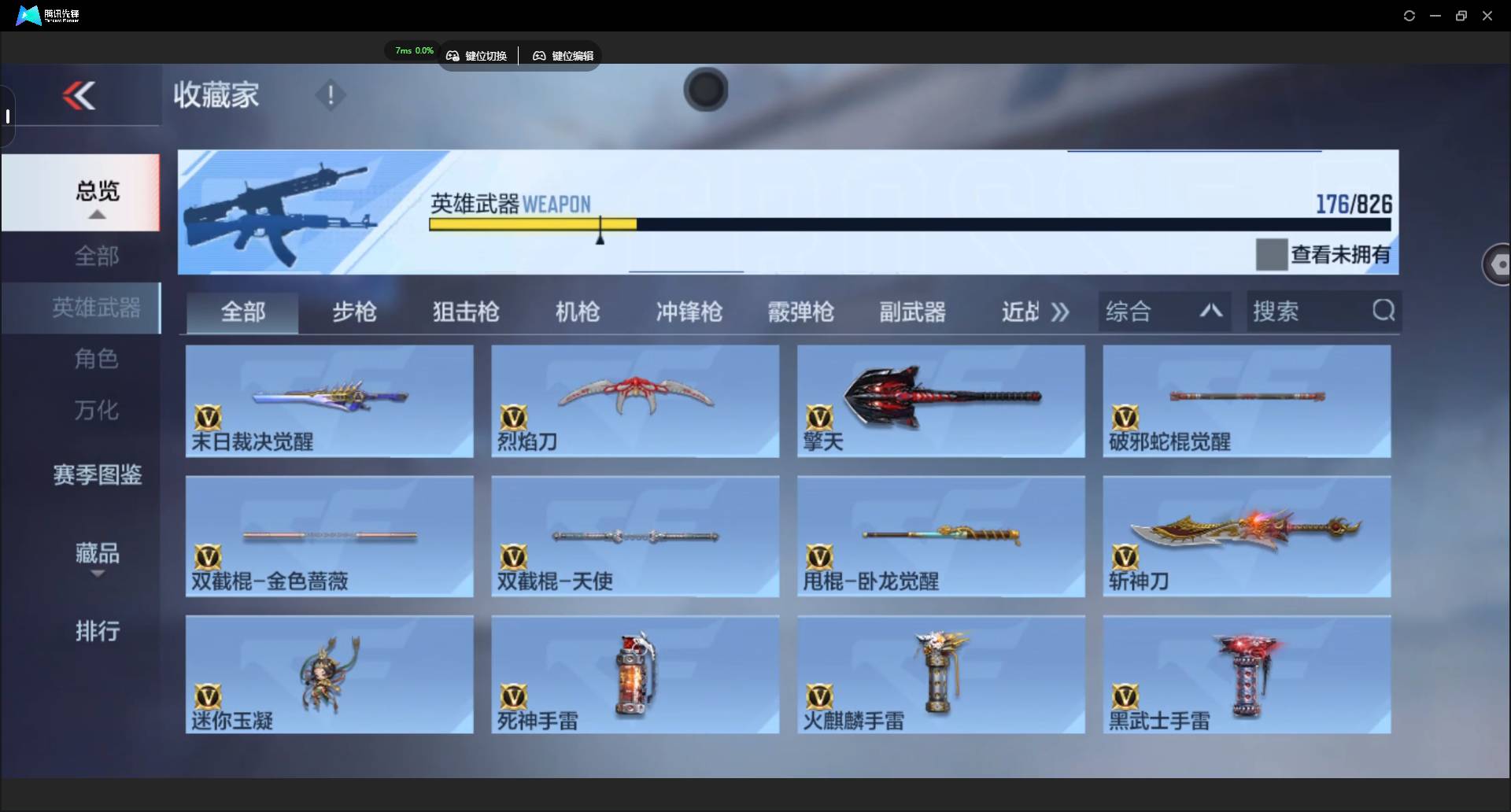Open the 键位切换 keybinding switch tool
This screenshot has width=1511, height=812.
(478, 55)
